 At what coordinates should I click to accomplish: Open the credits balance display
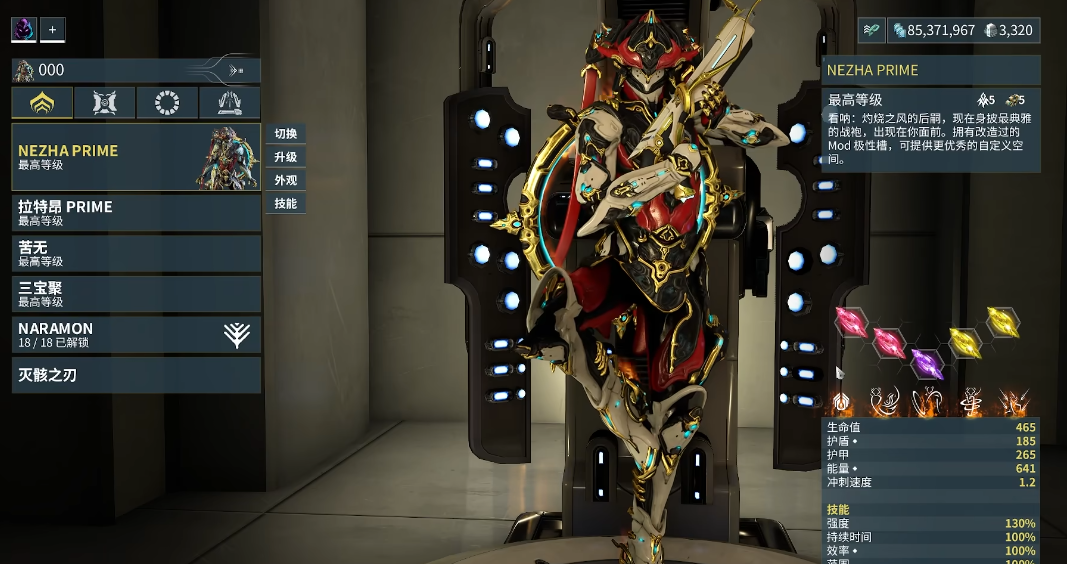[933, 31]
